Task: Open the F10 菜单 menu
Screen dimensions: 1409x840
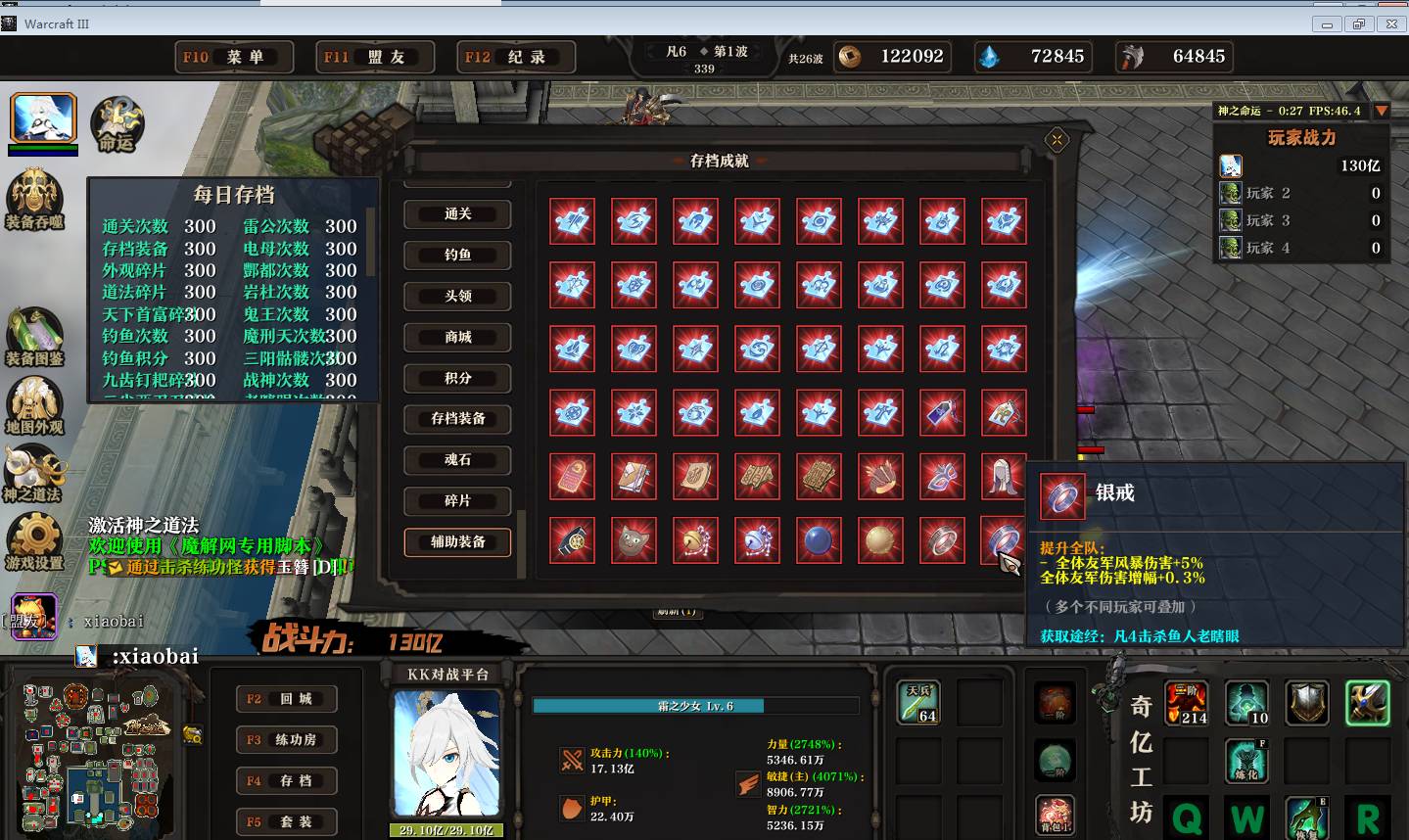Action: (x=234, y=57)
